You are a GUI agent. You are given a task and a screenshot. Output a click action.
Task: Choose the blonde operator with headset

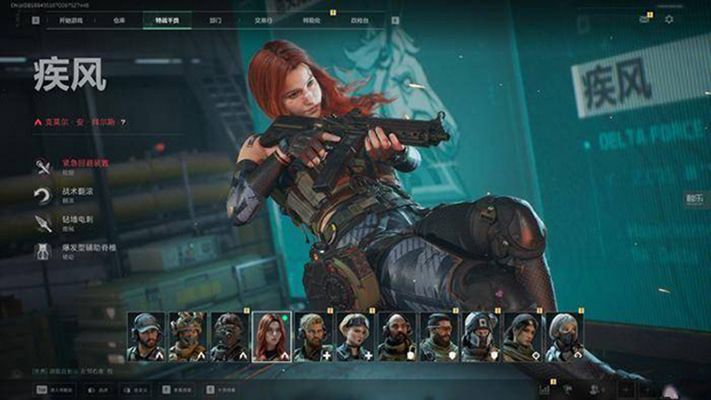pyautogui.click(x=313, y=335)
